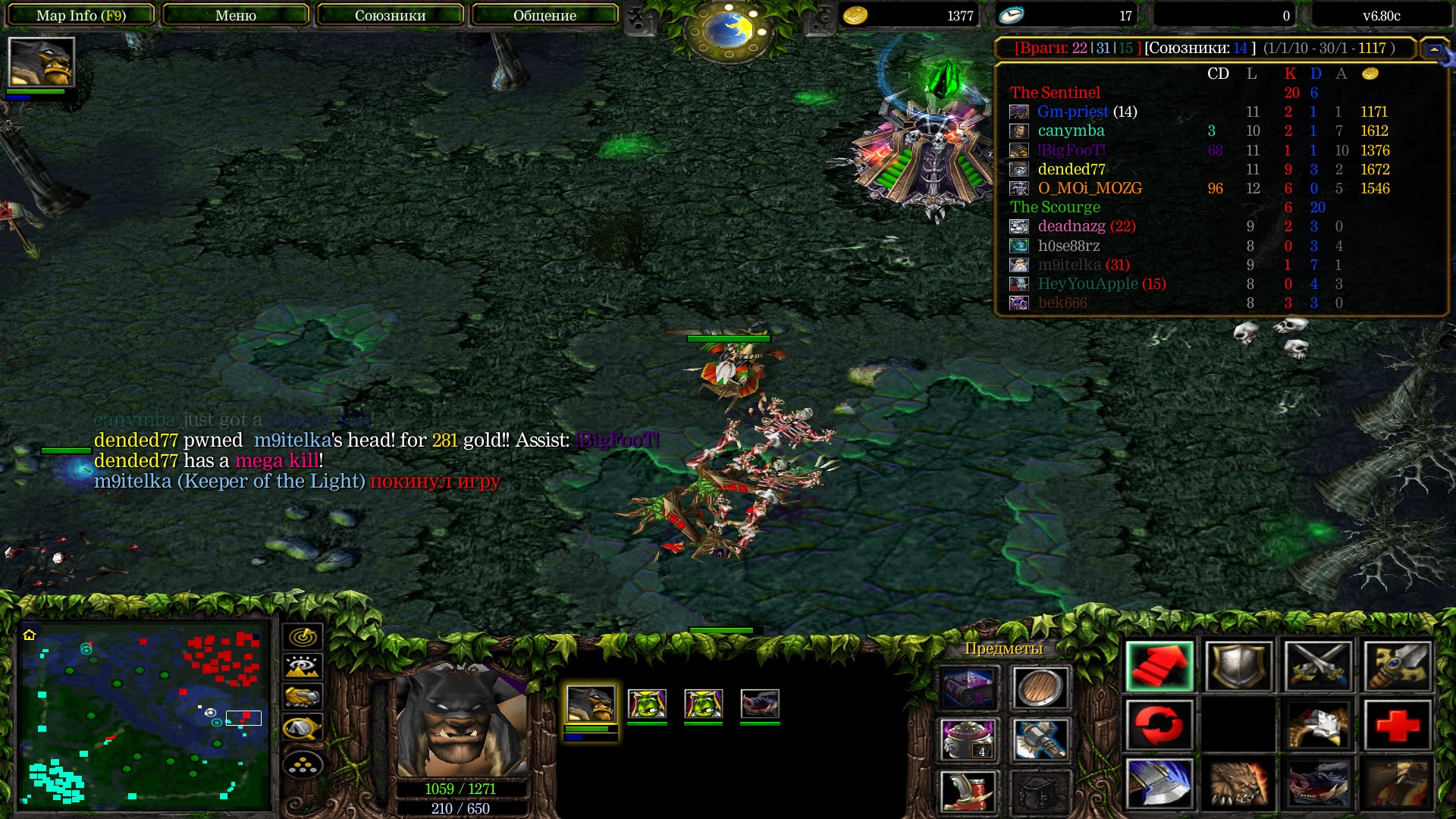Image resolution: width=1456 pixels, height=819 pixels.
Task: Cast the Wild Axes ability
Action: pyautogui.click(x=1159, y=783)
